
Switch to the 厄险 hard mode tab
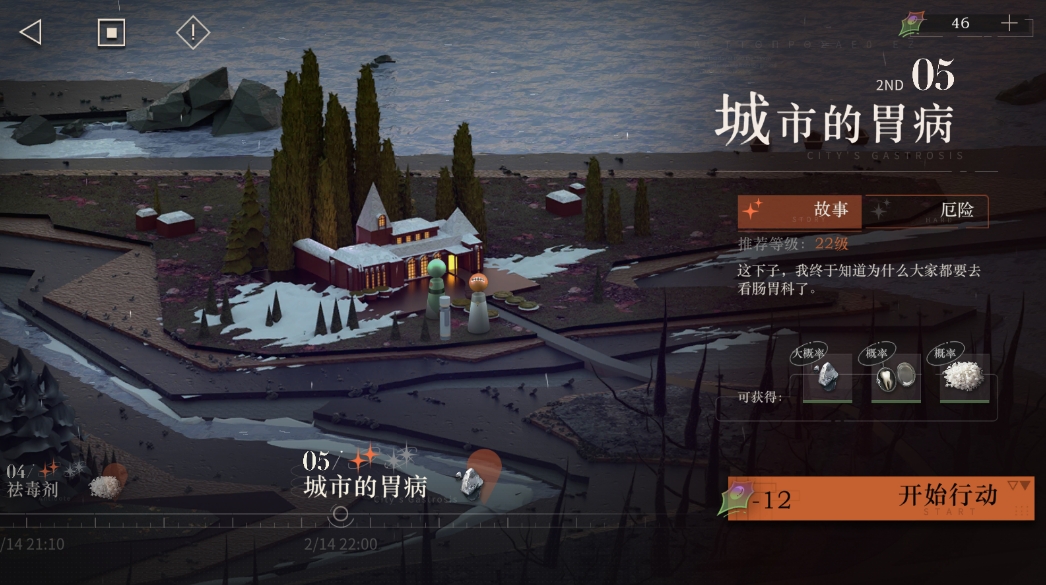pyautogui.click(x=926, y=210)
